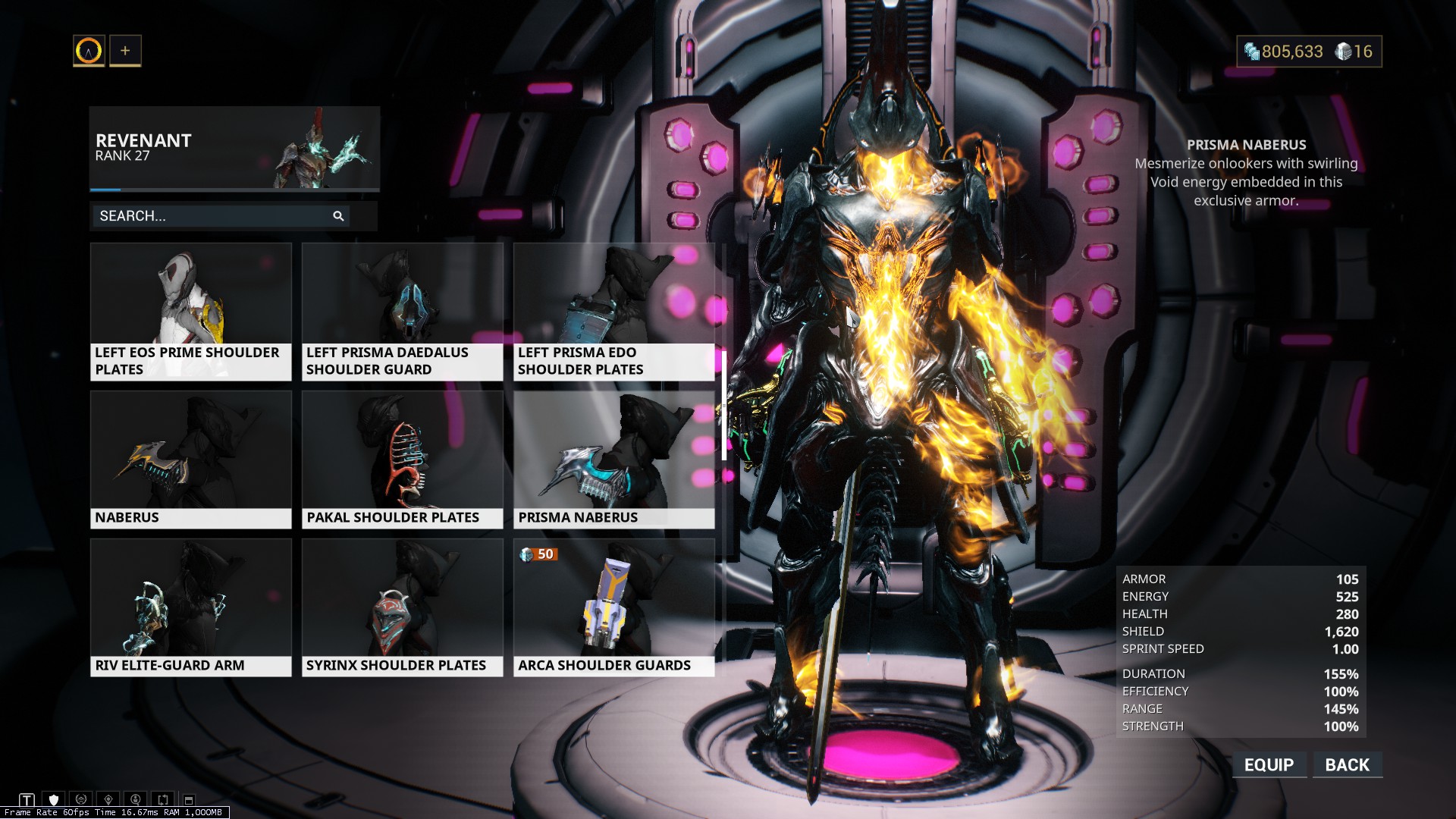Choose Left Prisma Daedalus Shoulder Guard
The width and height of the screenshot is (1456, 819).
[402, 311]
